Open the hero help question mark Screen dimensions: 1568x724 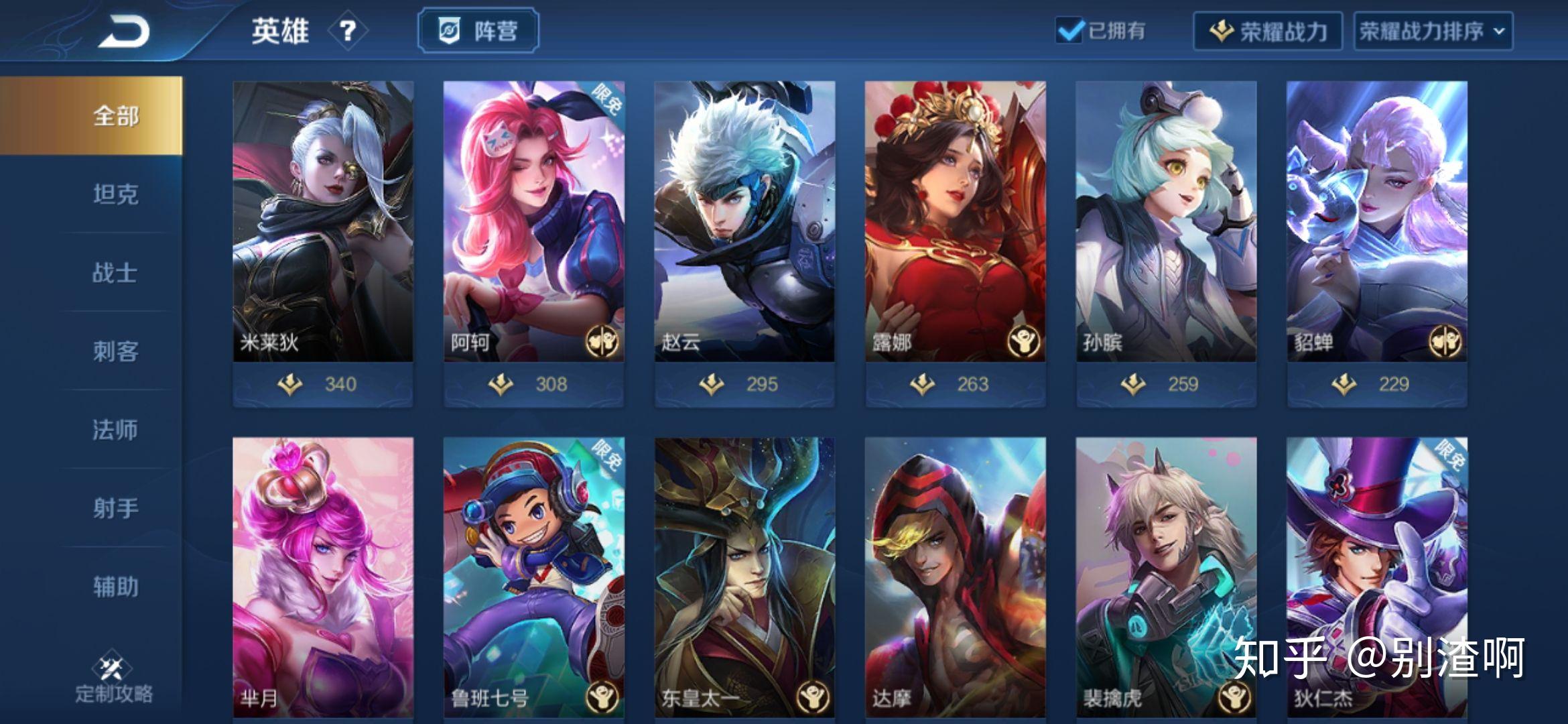tap(347, 31)
